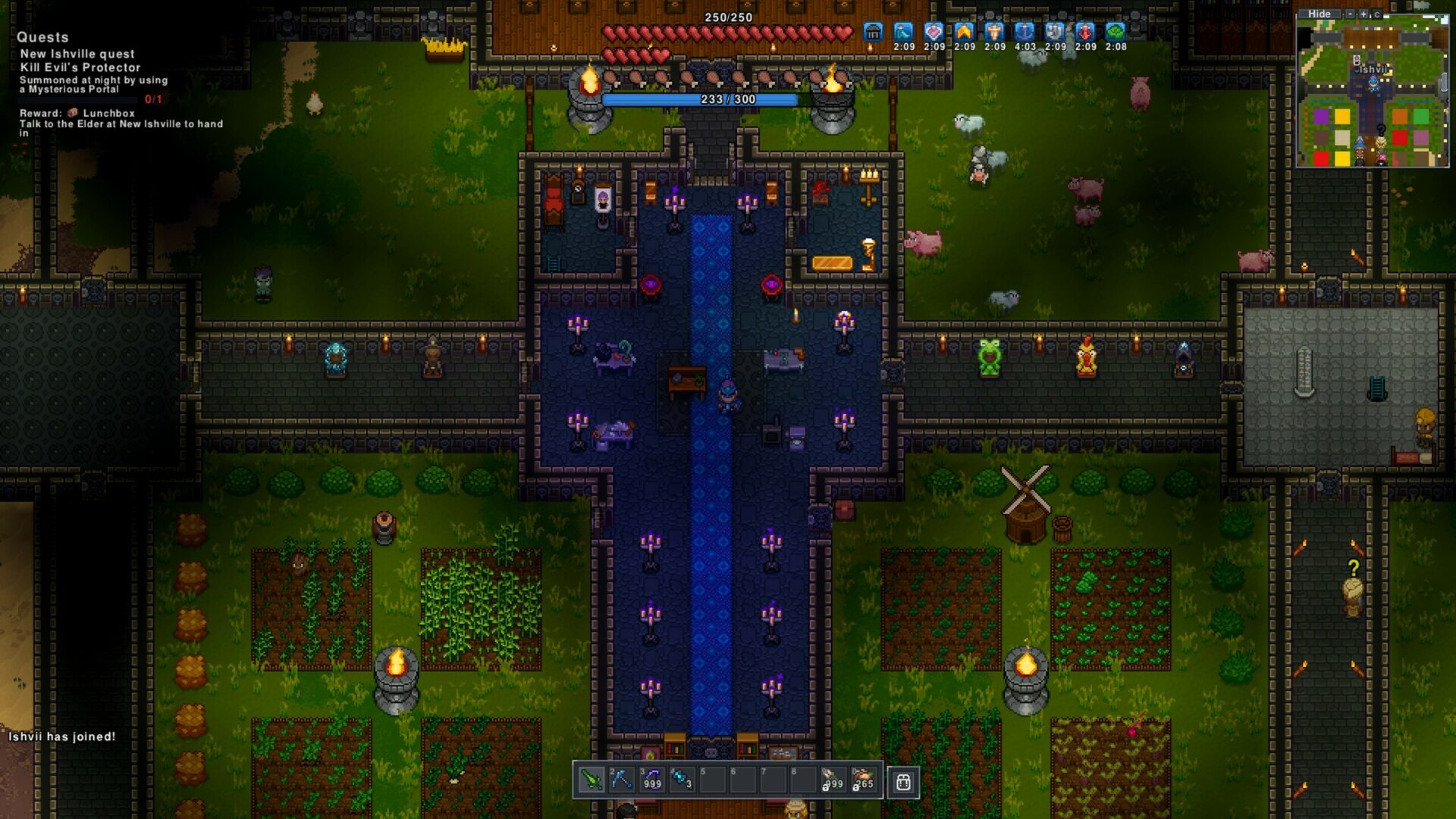The image size is (1456, 819).
Task: Select the teal item slot with count 3
Action: coord(682,780)
